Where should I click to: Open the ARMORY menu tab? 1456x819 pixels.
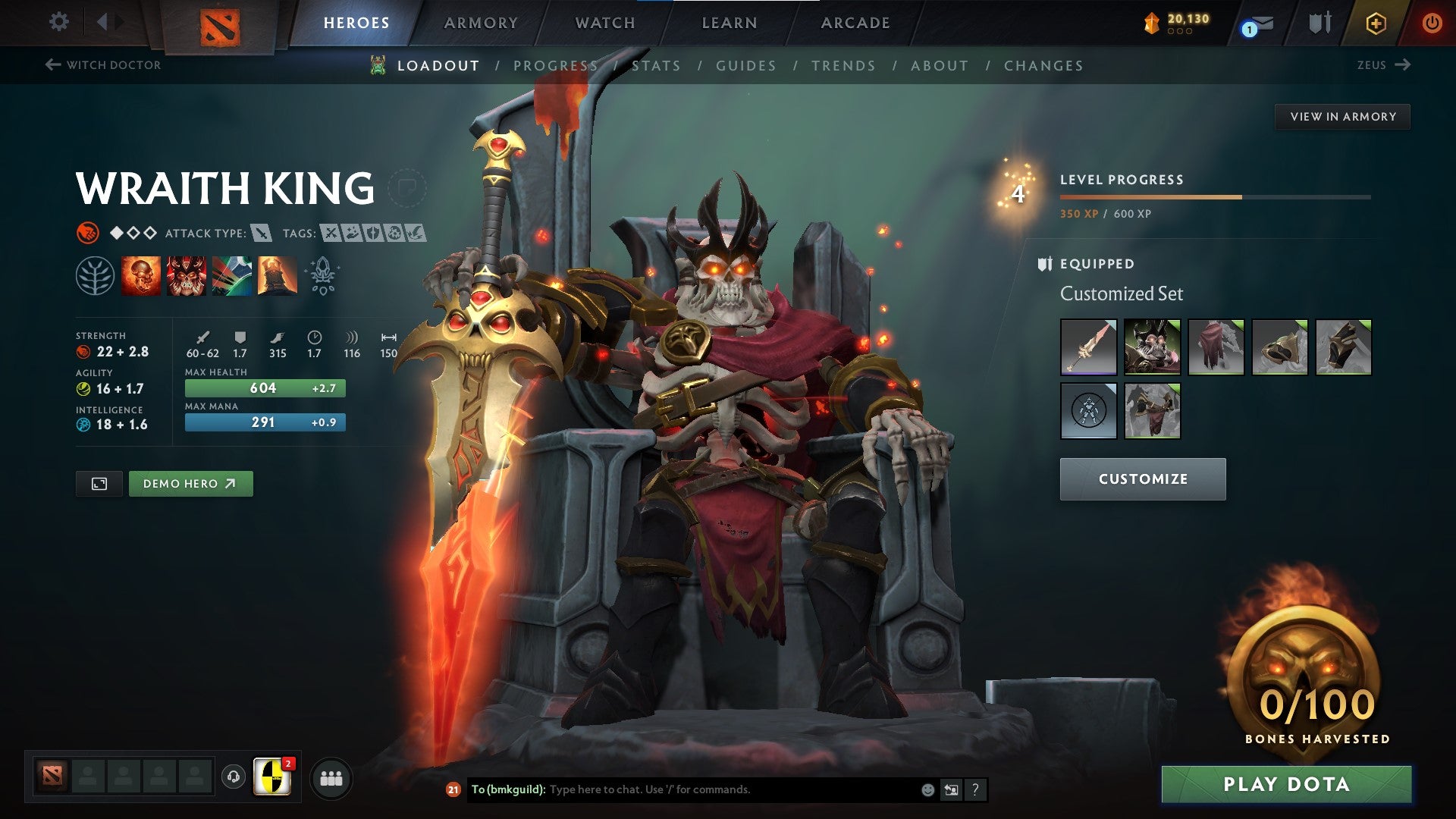(x=481, y=23)
